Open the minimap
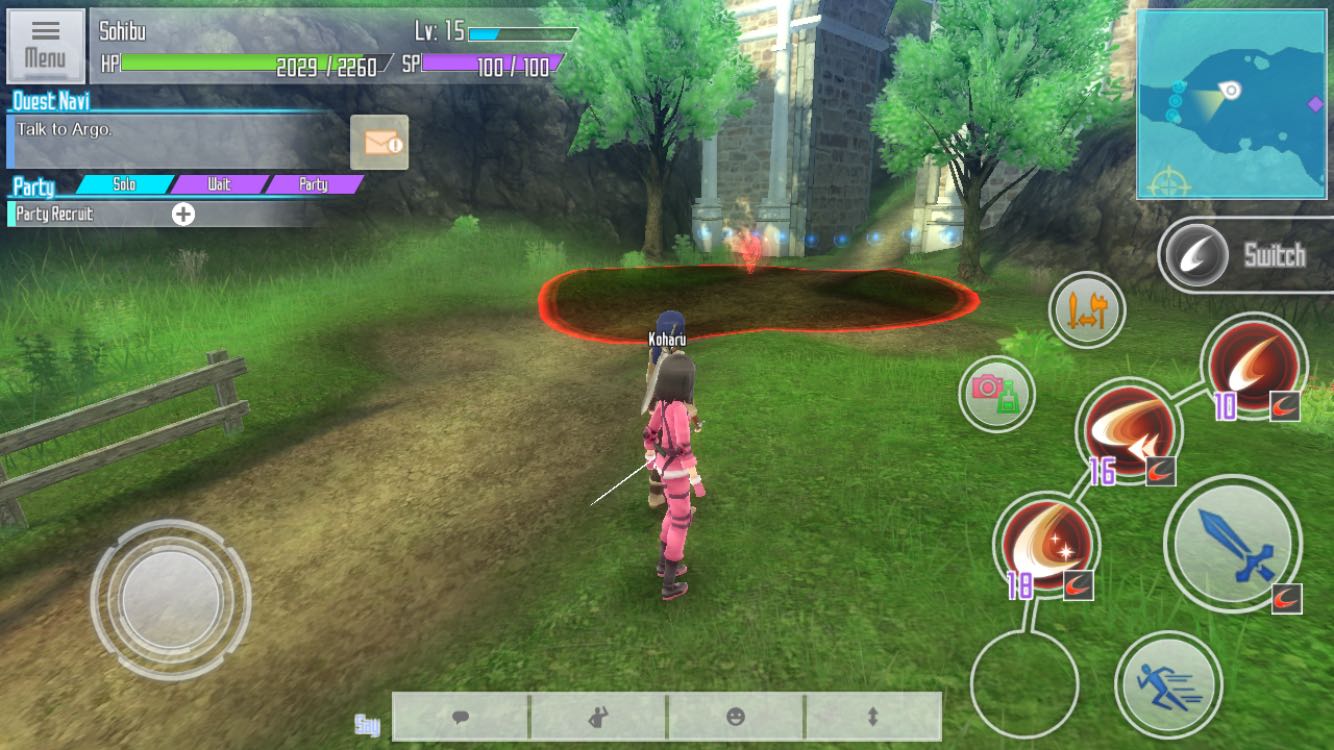1334x750 pixels. pos(1234,104)
